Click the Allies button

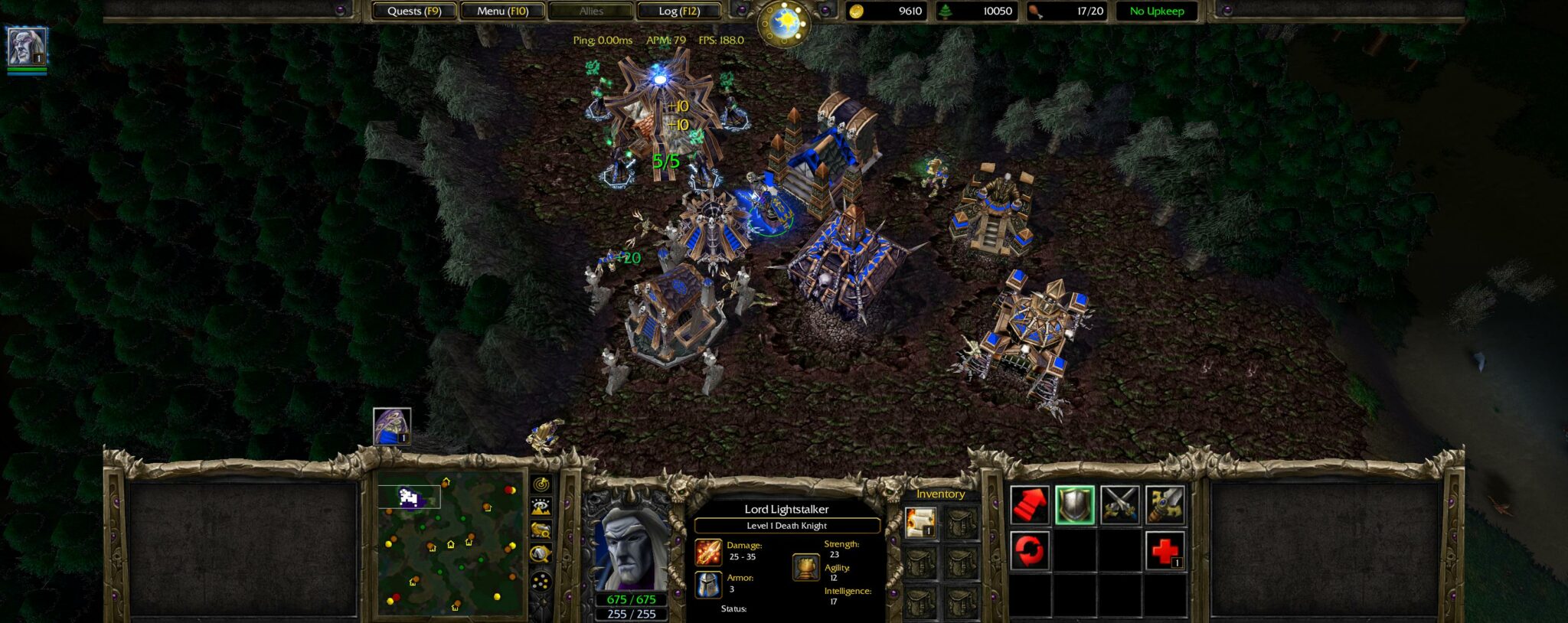(x=592, y=11)
